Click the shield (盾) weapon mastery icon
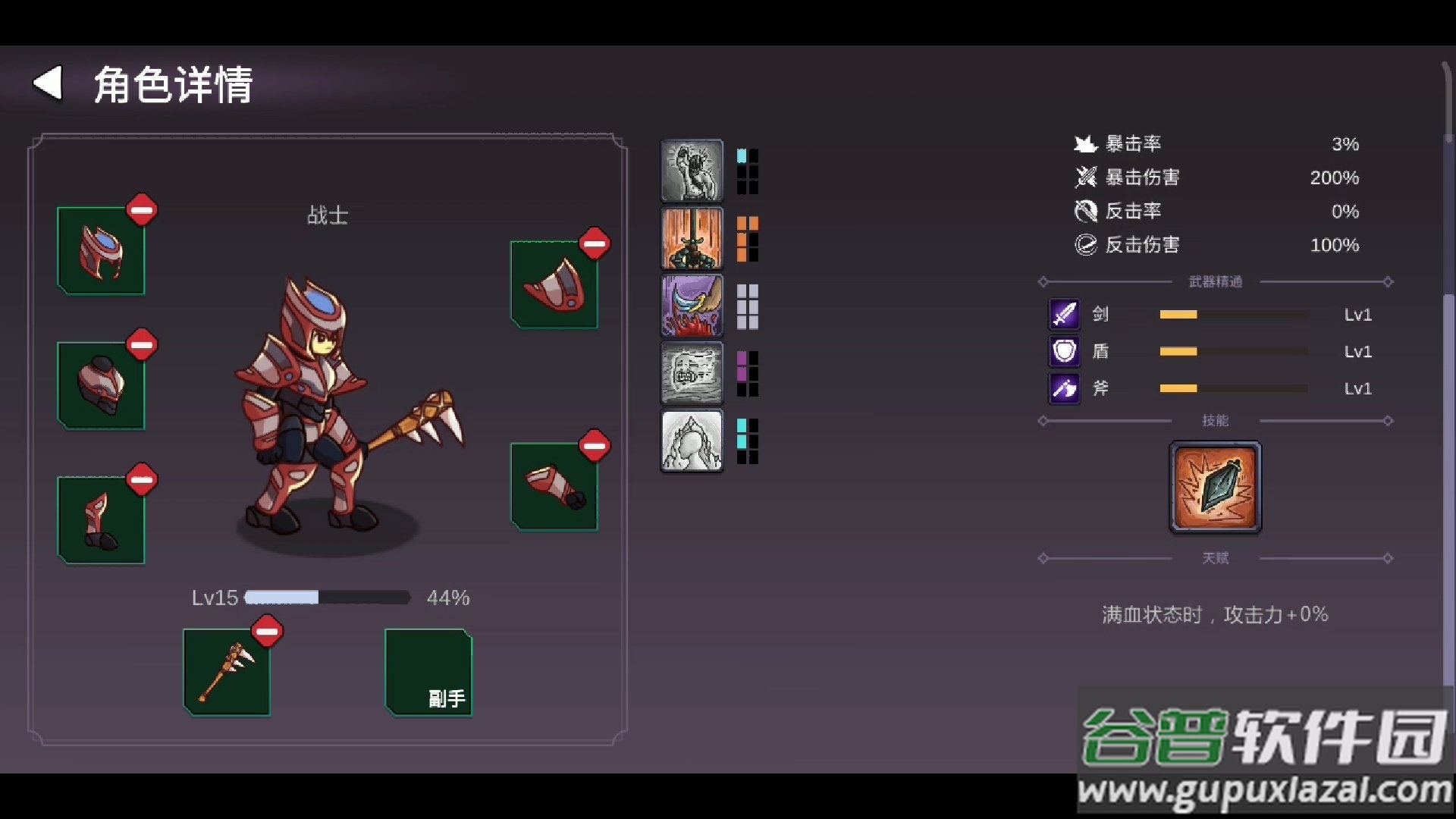This screenshot has height=819, width=1456. [x=1063, y=351]
